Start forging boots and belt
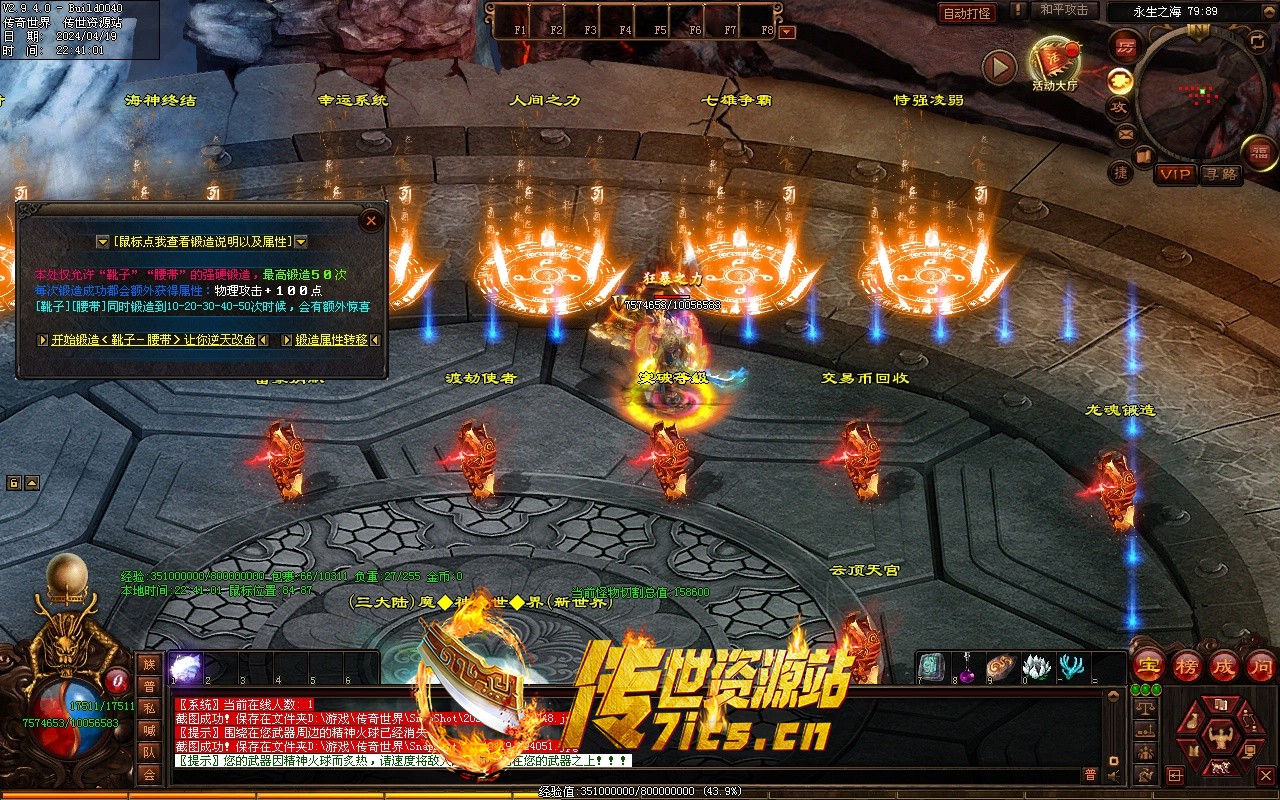Screen dimensions: 1280x800 [153, 340]
